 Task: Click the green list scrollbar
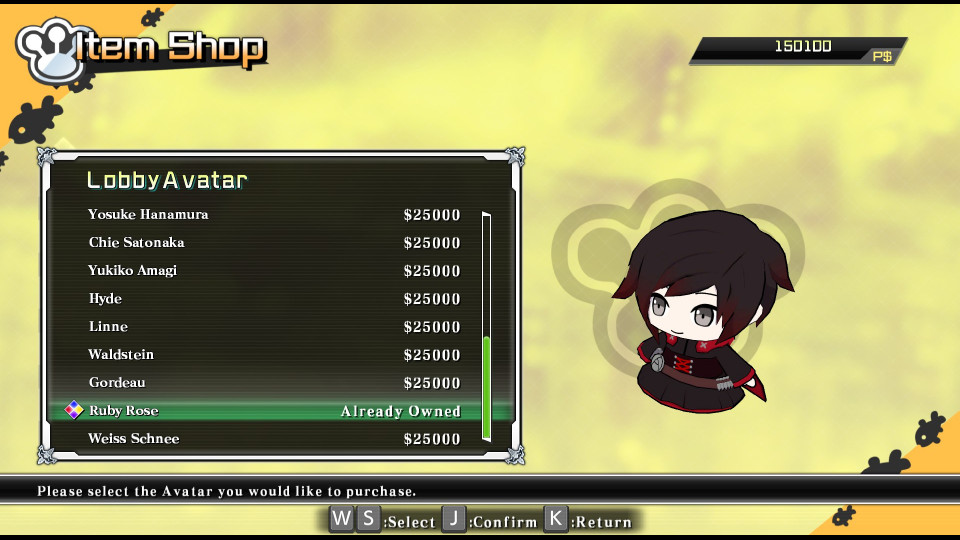coord(487,388)
